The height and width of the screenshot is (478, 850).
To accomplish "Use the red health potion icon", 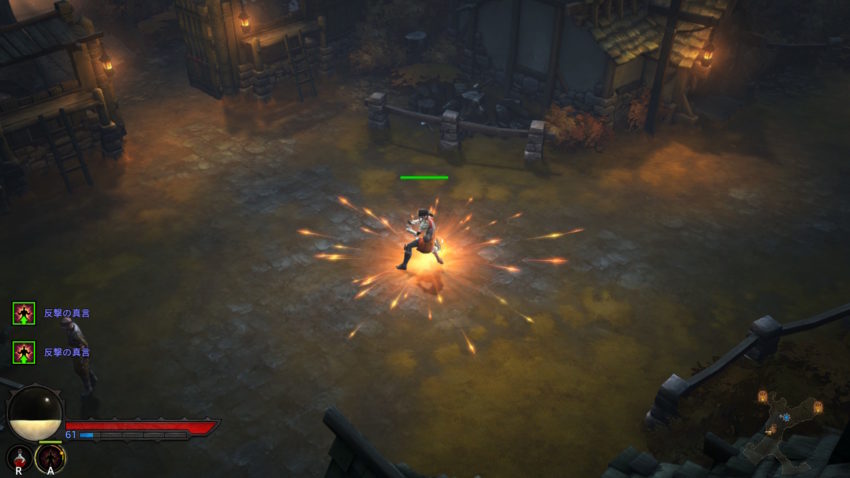I will point(18,458).
